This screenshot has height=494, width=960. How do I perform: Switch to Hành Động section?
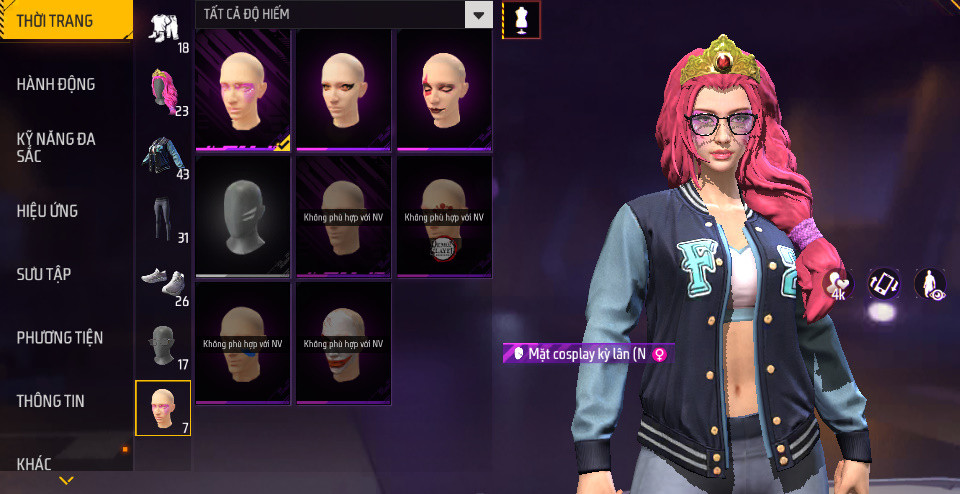tap(56, 84)
